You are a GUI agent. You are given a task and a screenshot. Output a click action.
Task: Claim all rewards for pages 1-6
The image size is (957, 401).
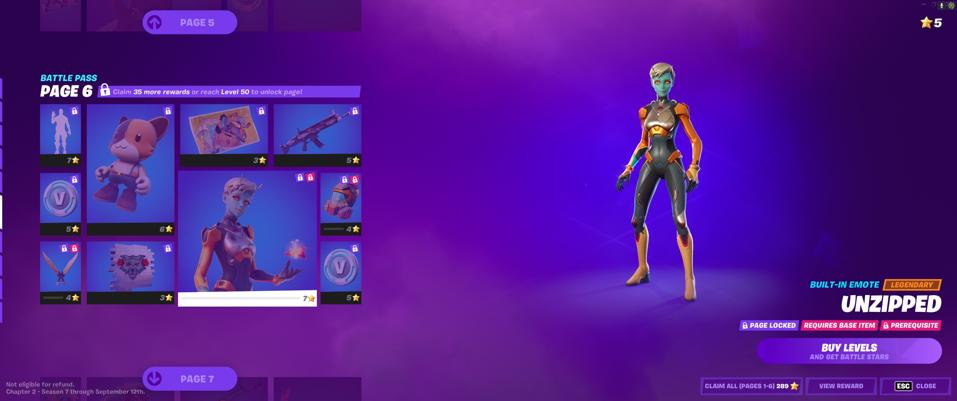point(751,386)
